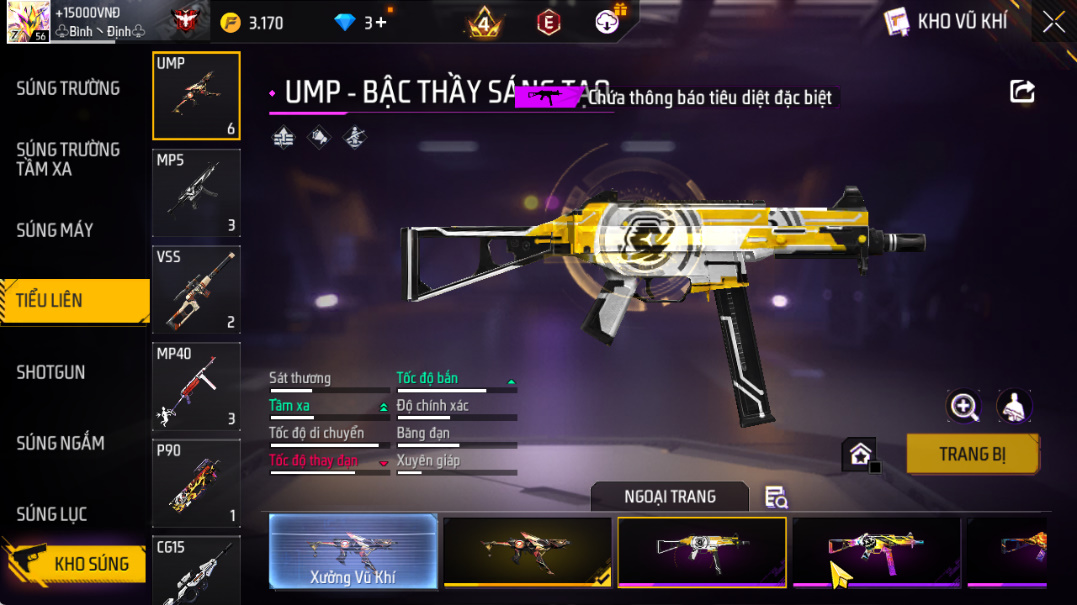Select the VSS weapon tile

pos(196,290)
